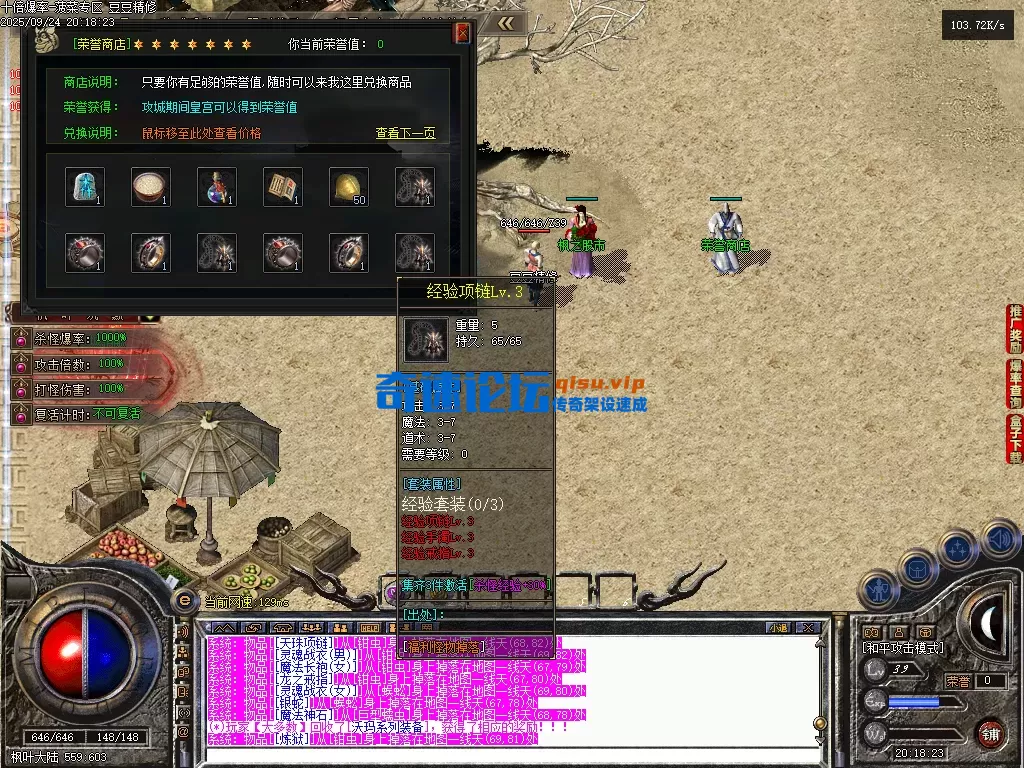Switch the 和平攻击模式 attack mode label
The image size is (1024, 768).
click(x=903, y=648)
